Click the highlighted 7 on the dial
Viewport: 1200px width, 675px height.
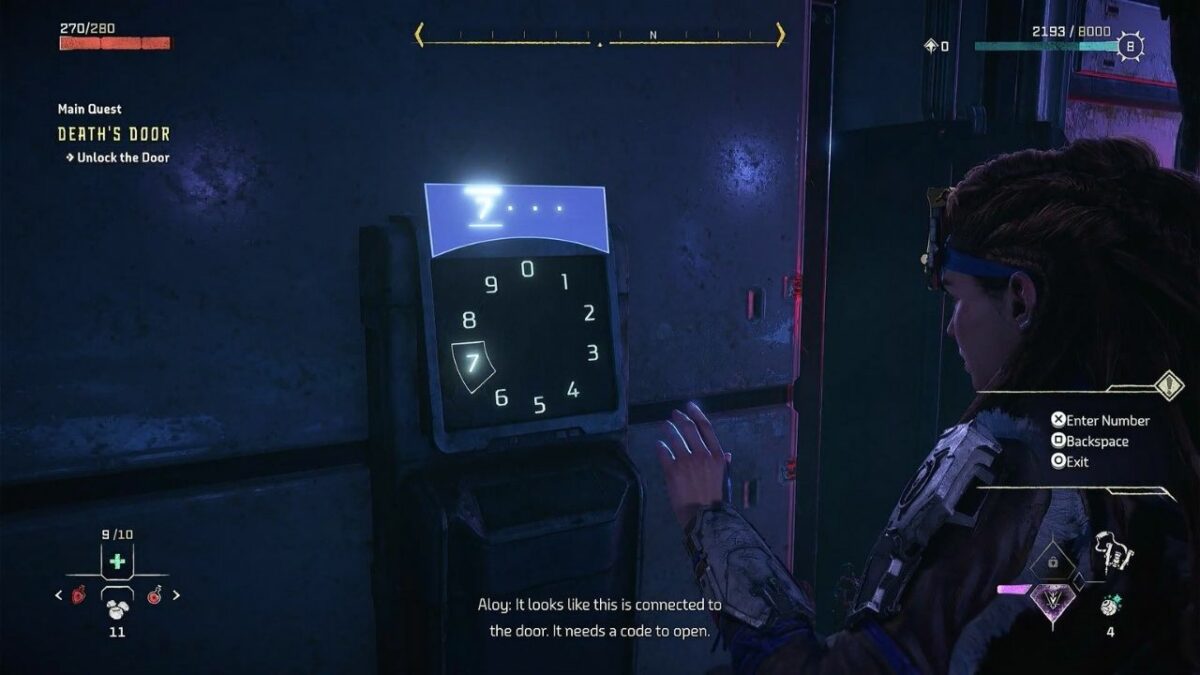coord(473,364)
